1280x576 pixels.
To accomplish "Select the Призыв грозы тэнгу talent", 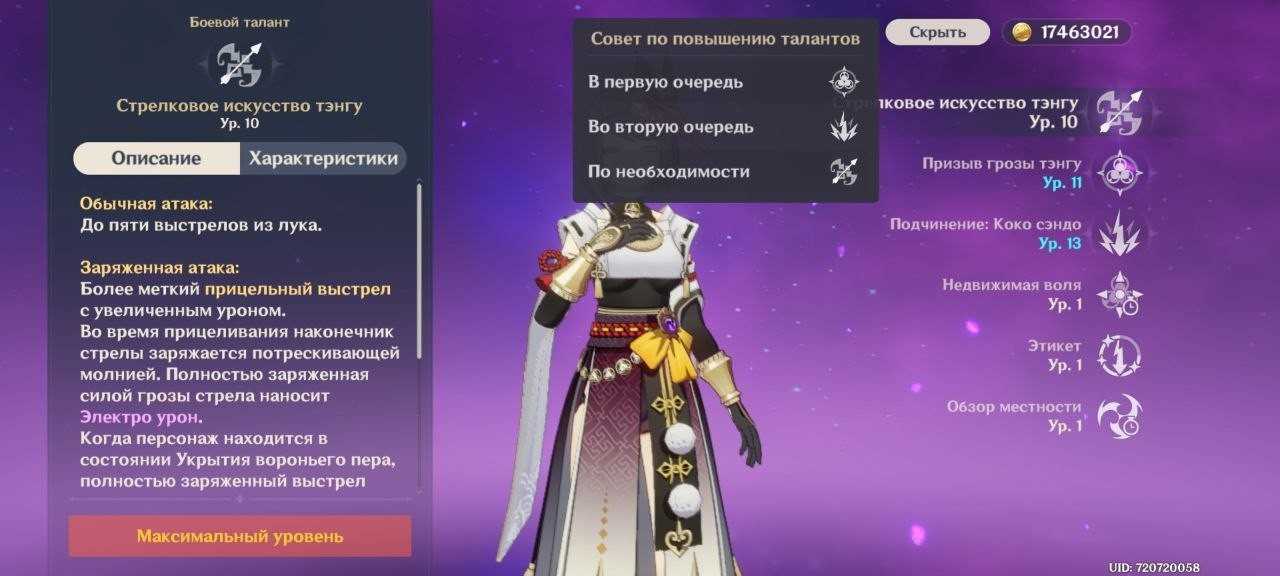I will pos(1119,172).
